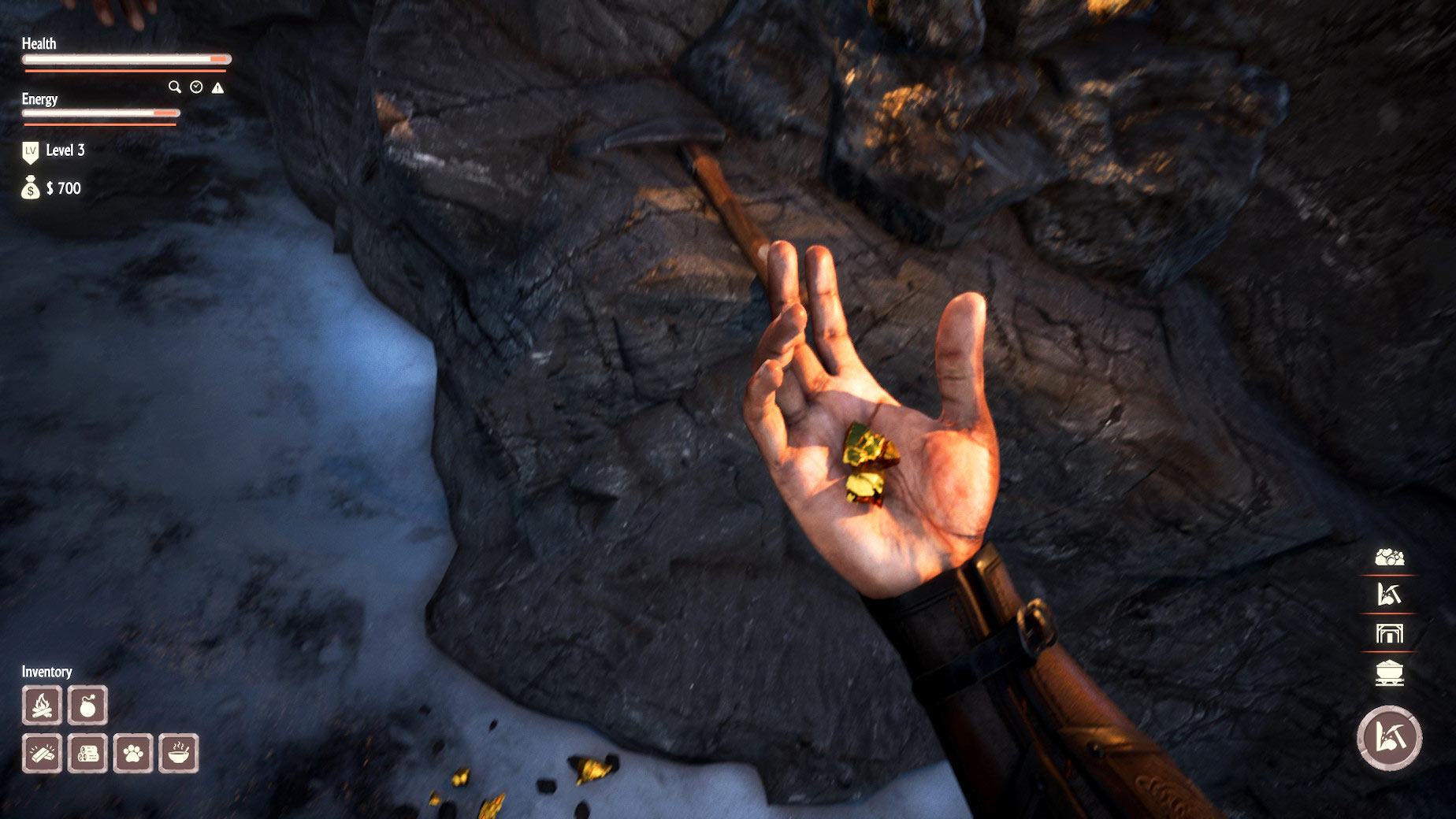Open the warning triangle alert icon
The image size is (1456, 819).
click(x=218, y=87)
